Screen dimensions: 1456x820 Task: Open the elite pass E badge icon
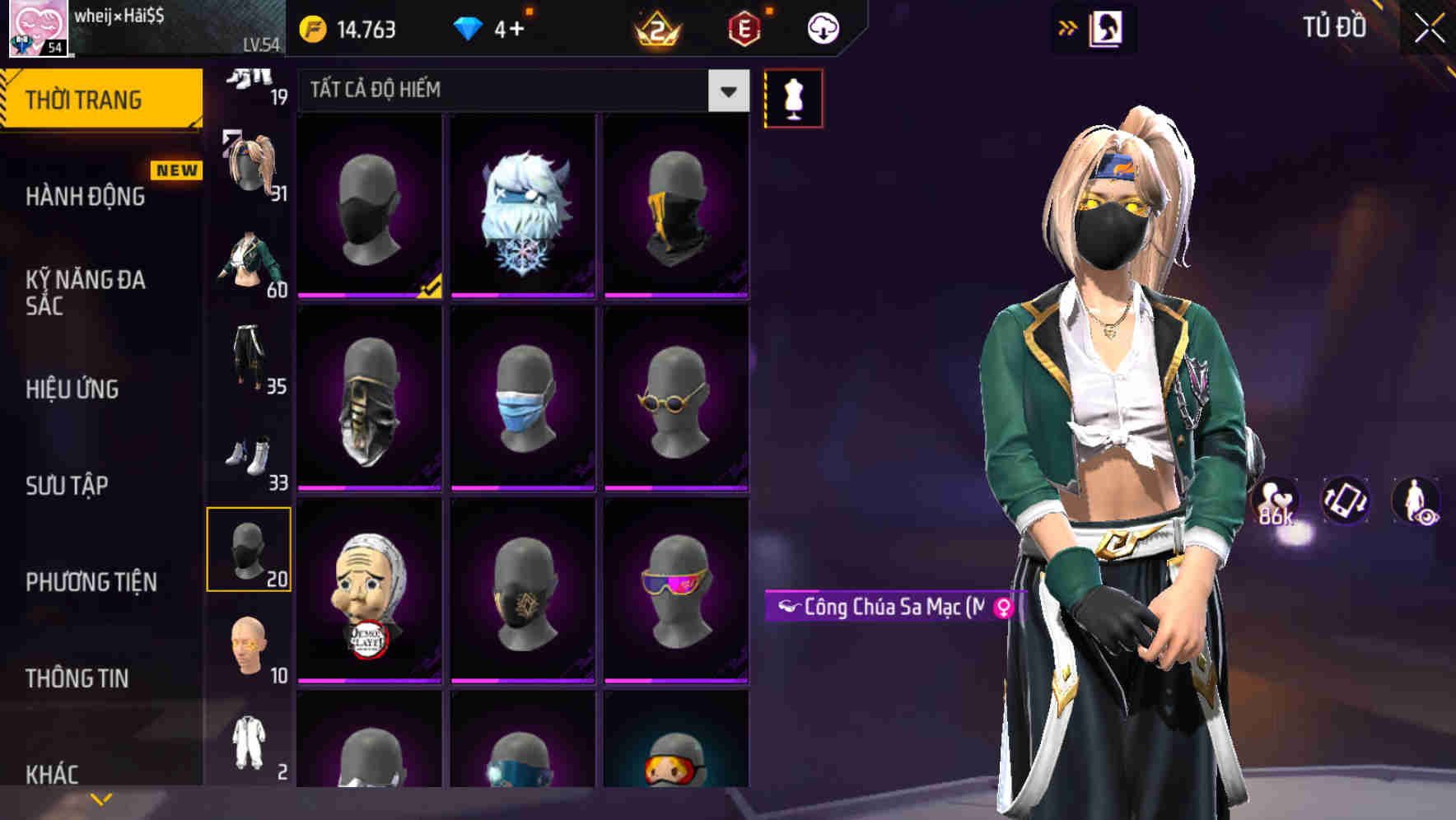click(x=743, y=26)
